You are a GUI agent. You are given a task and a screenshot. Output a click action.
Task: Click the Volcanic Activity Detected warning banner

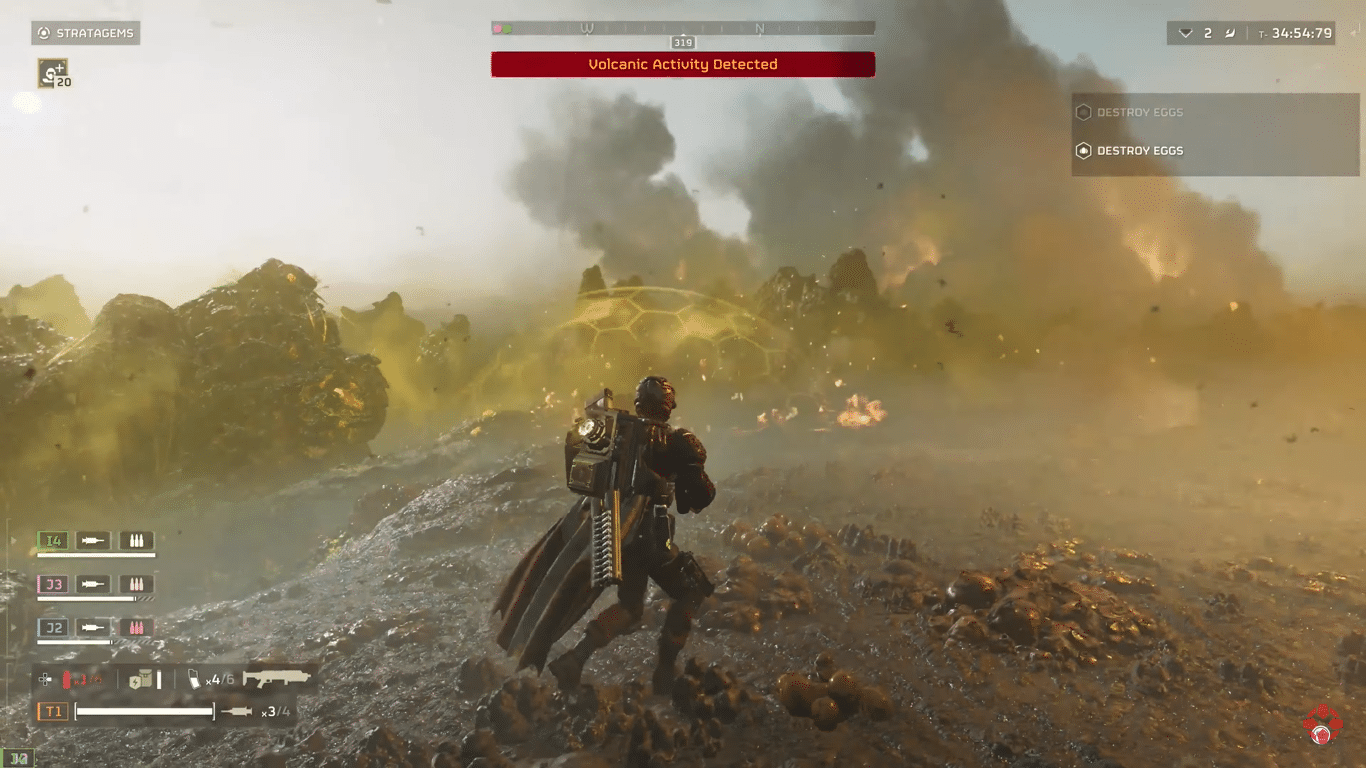[x=682, y=64]
